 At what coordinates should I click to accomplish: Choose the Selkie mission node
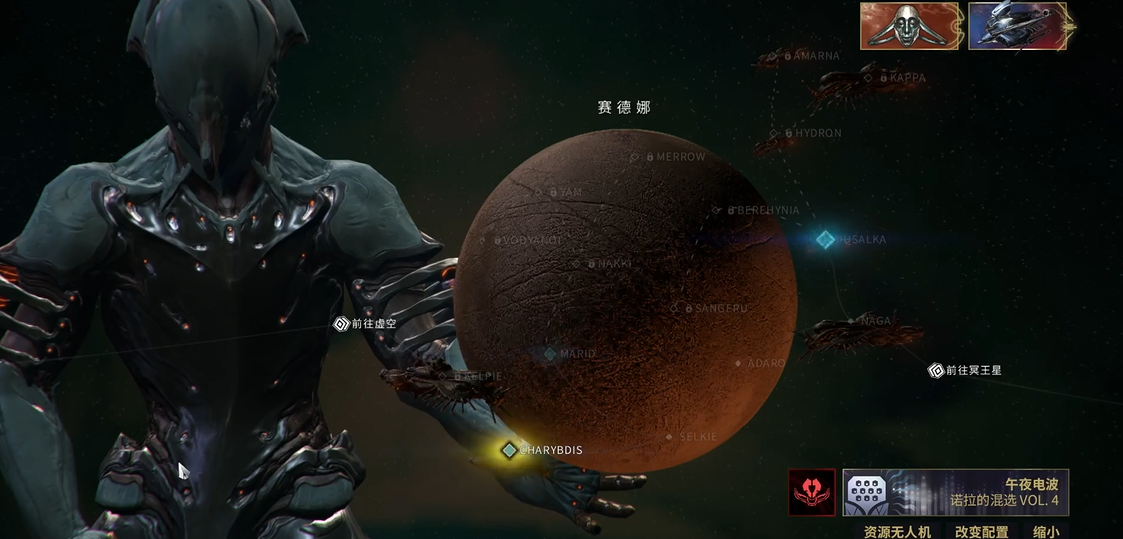coord(670,437)
